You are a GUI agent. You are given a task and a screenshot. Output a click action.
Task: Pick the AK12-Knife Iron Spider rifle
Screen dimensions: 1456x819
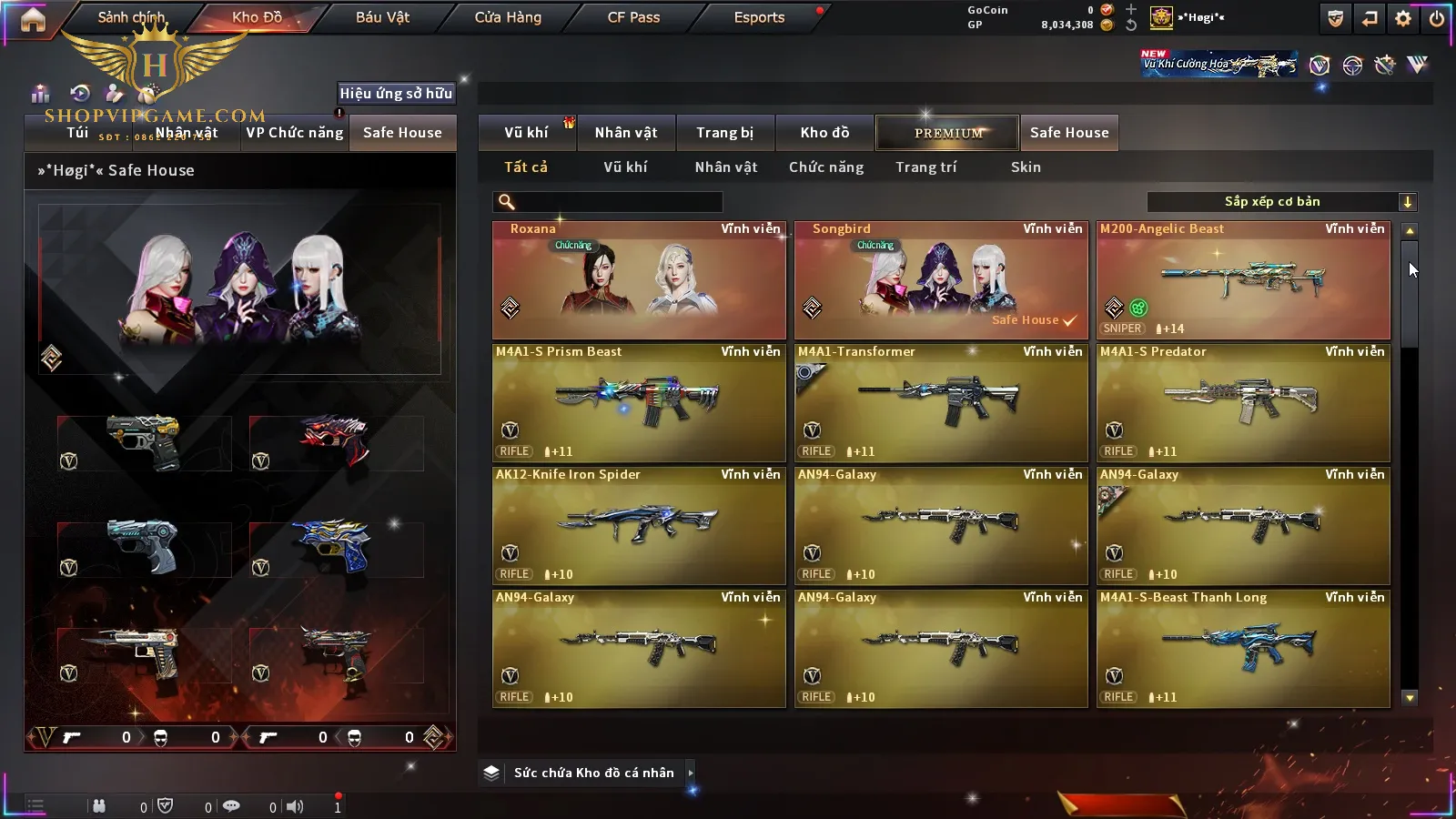[639, 526]
